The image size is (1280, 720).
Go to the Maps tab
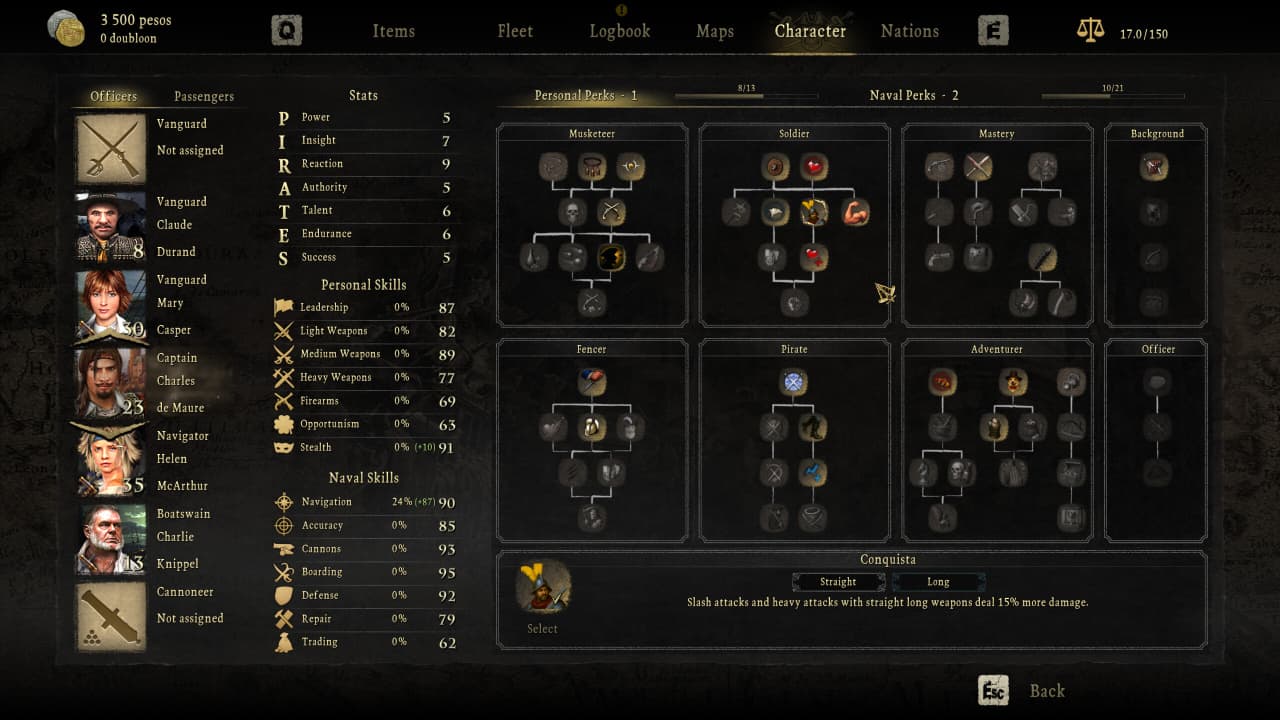pyautogui.click(x=715, y=31)
